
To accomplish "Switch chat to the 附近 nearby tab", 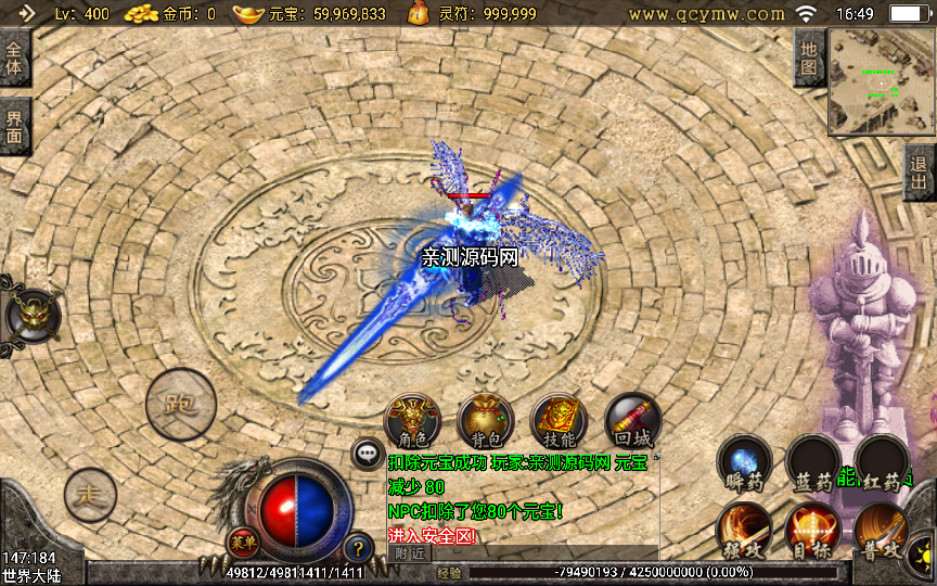I will tap(410, 552).
